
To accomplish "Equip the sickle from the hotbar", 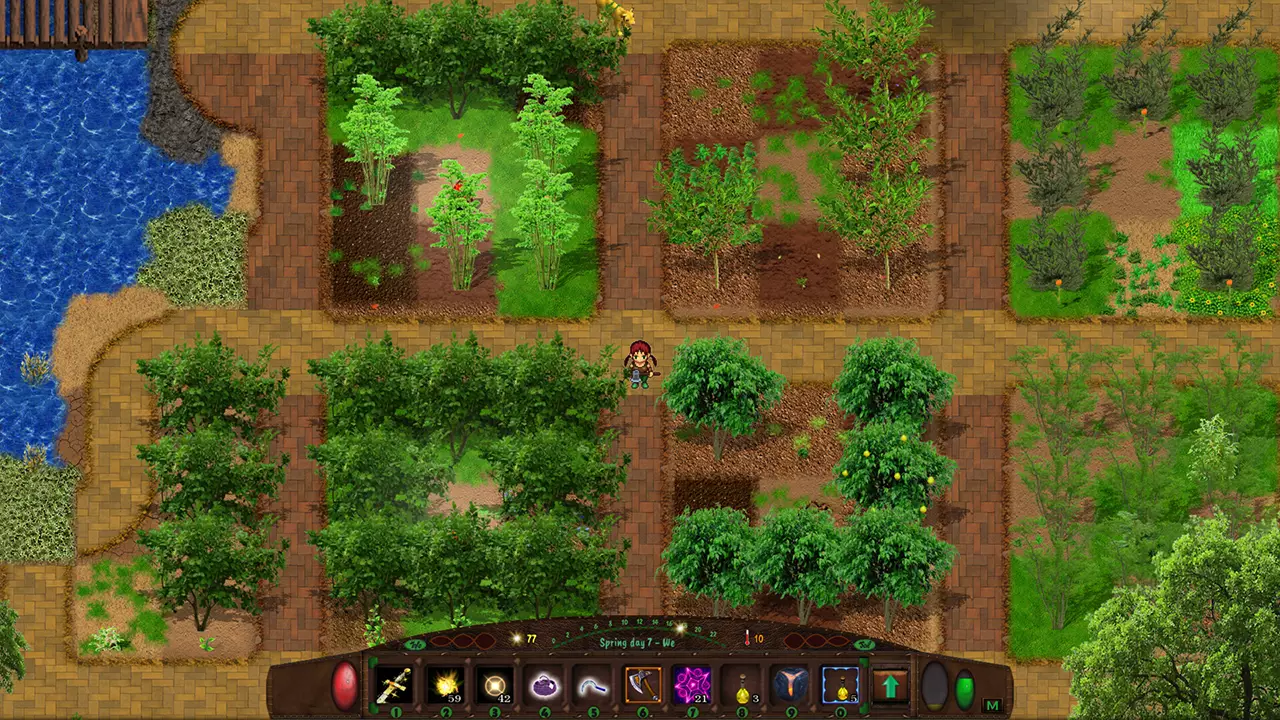I will pyautogui.click(x=592, y=686).
